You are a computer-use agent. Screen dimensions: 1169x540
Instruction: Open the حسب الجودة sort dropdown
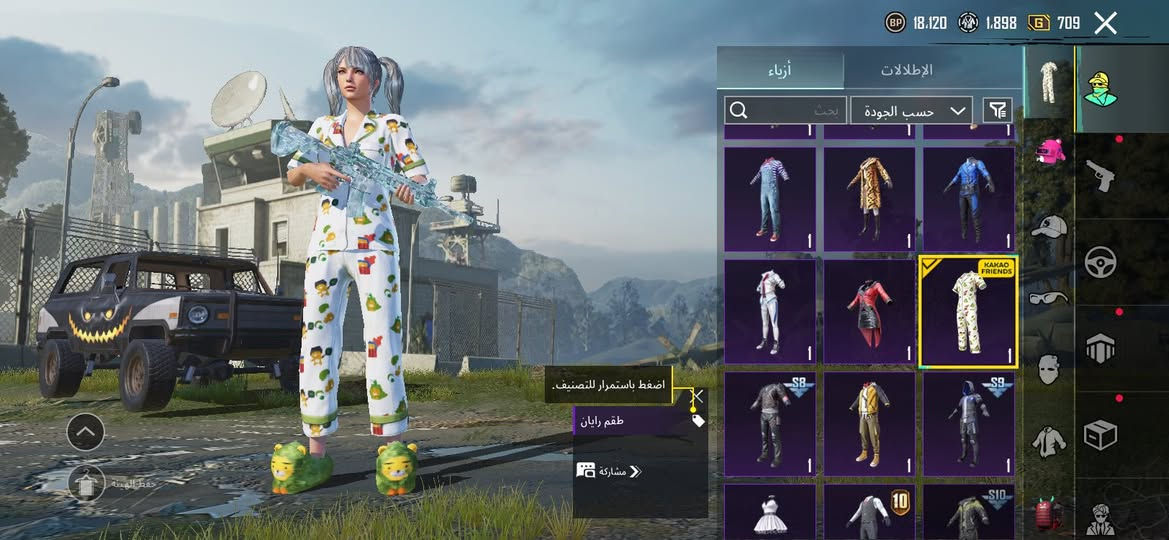913,110
